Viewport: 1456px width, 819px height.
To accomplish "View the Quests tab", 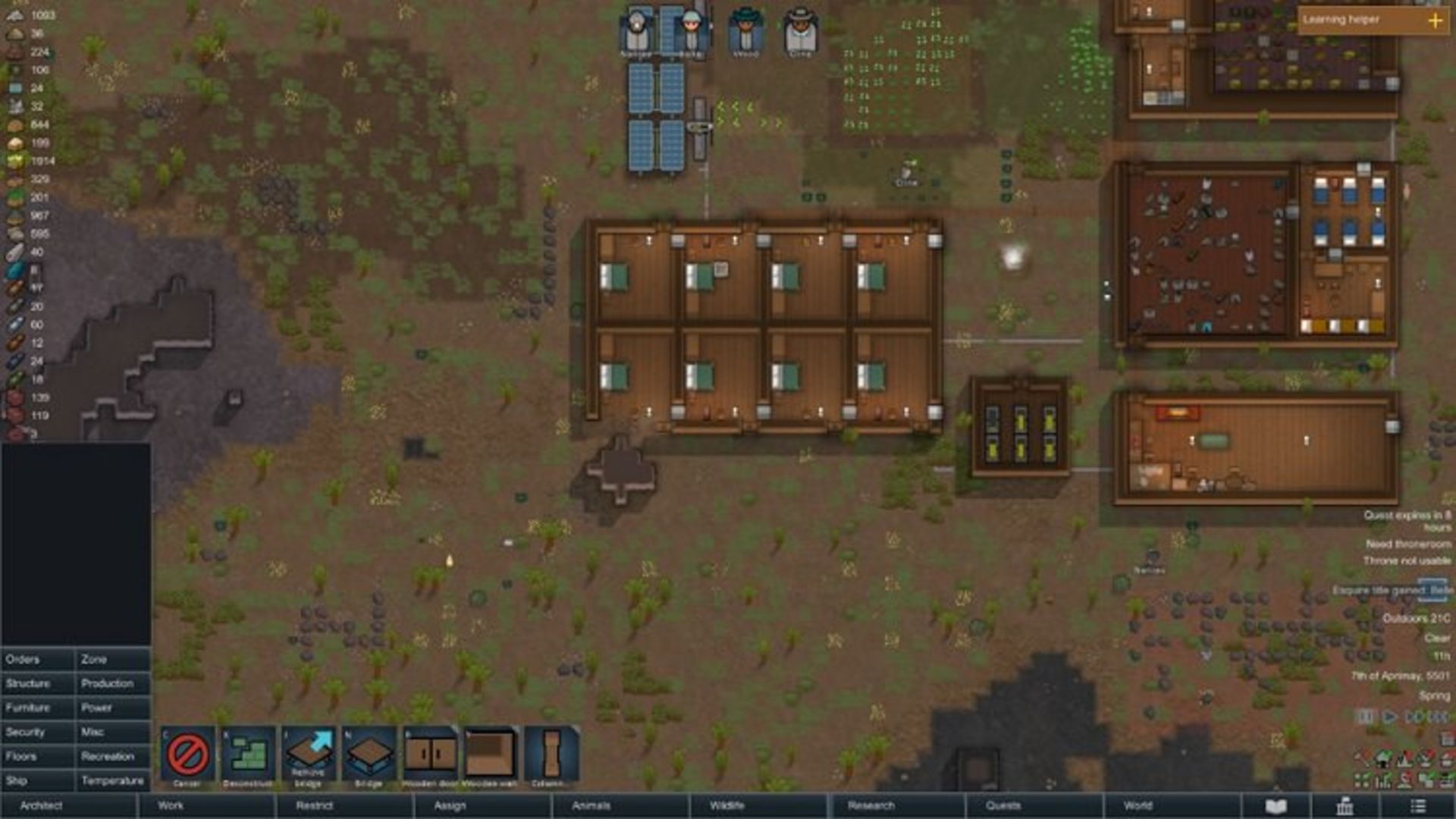I will point(1003,805).
